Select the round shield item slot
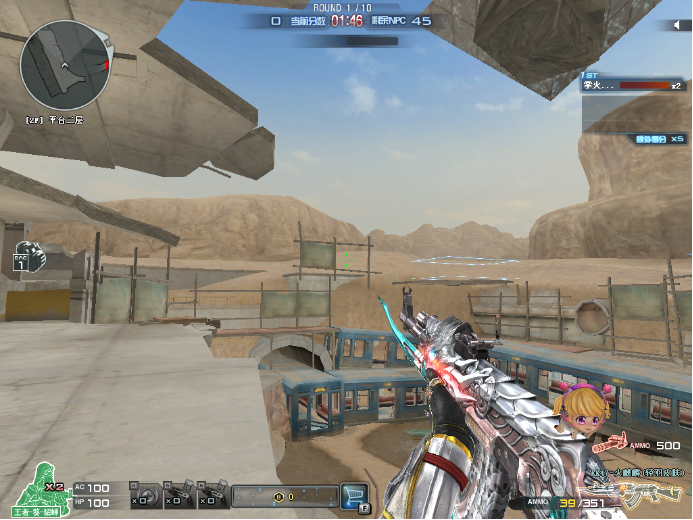Image resolution: width=693 pixels, height=520 pixels. (x=145, y=494)
